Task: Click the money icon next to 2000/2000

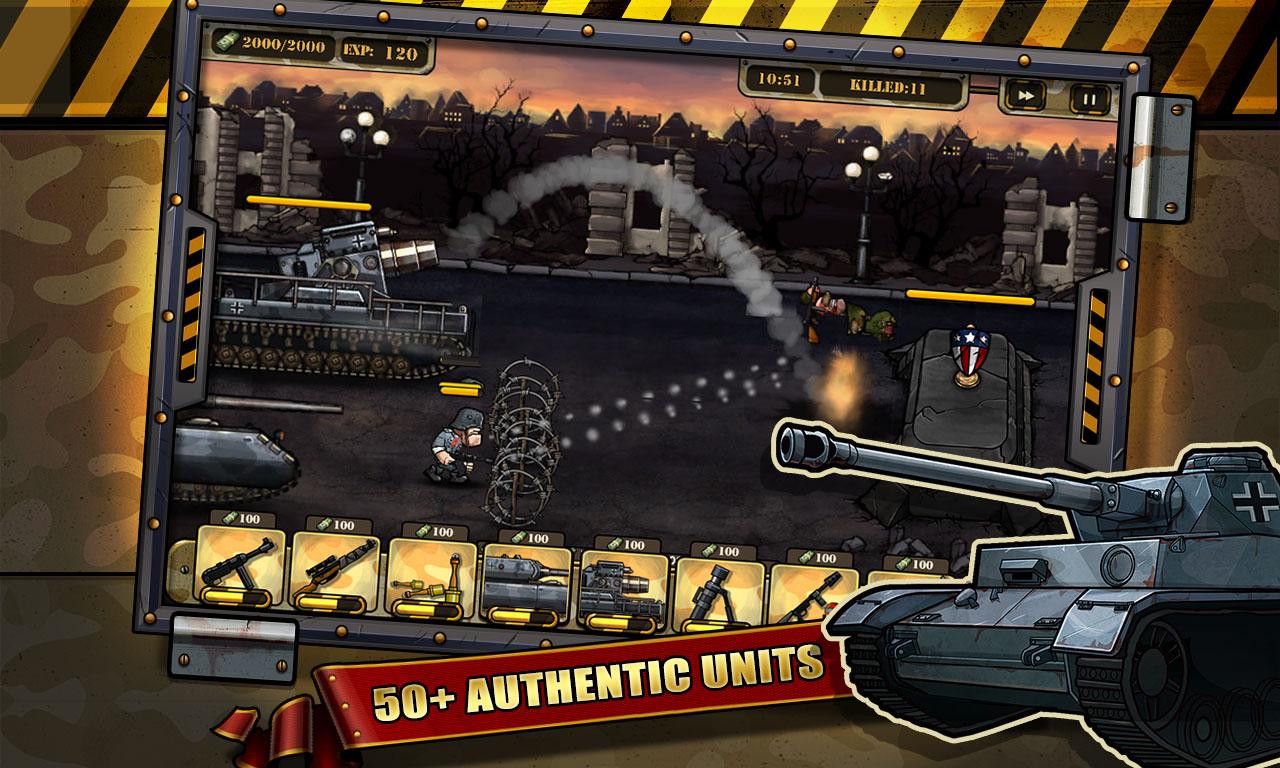Action: tap(231, 44)
